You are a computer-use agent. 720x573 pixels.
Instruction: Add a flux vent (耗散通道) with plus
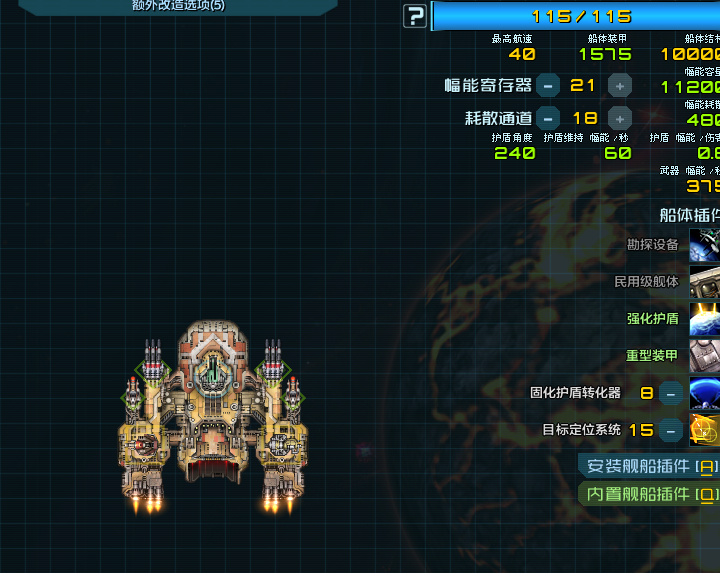(x=620, y=118)
